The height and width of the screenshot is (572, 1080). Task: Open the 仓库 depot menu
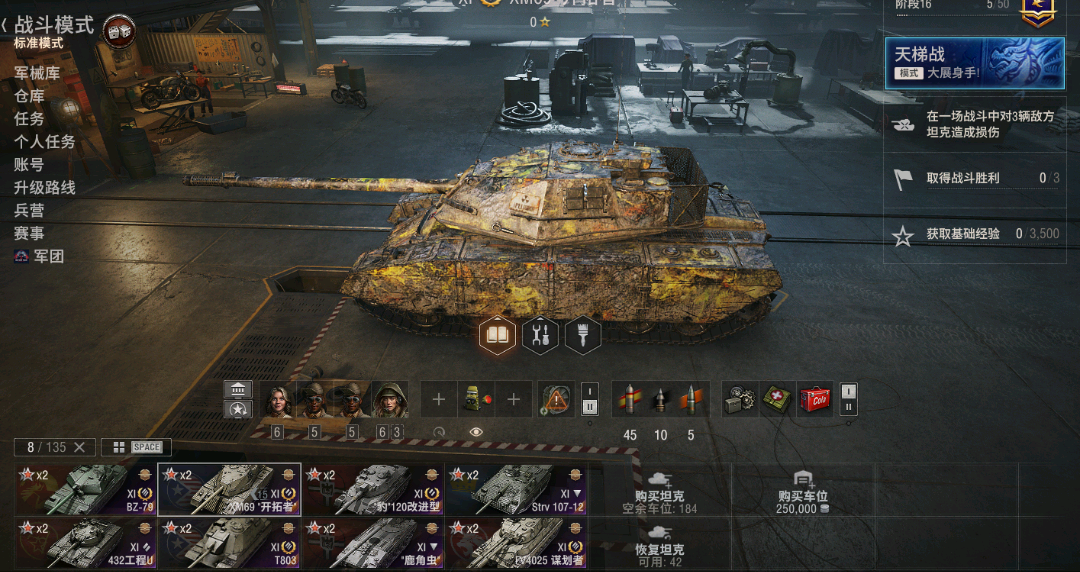tap(29, 96)
